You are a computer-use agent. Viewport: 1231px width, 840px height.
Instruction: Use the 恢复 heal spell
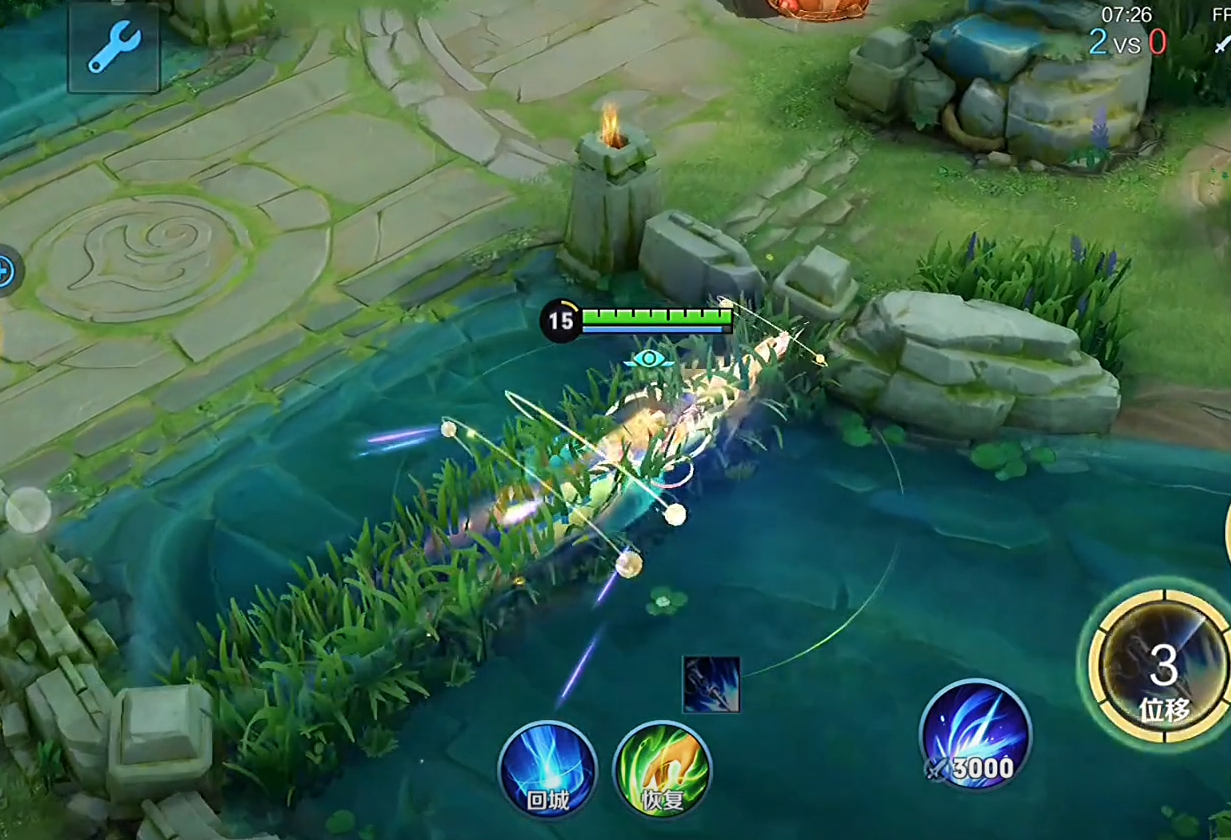(662, 770)
